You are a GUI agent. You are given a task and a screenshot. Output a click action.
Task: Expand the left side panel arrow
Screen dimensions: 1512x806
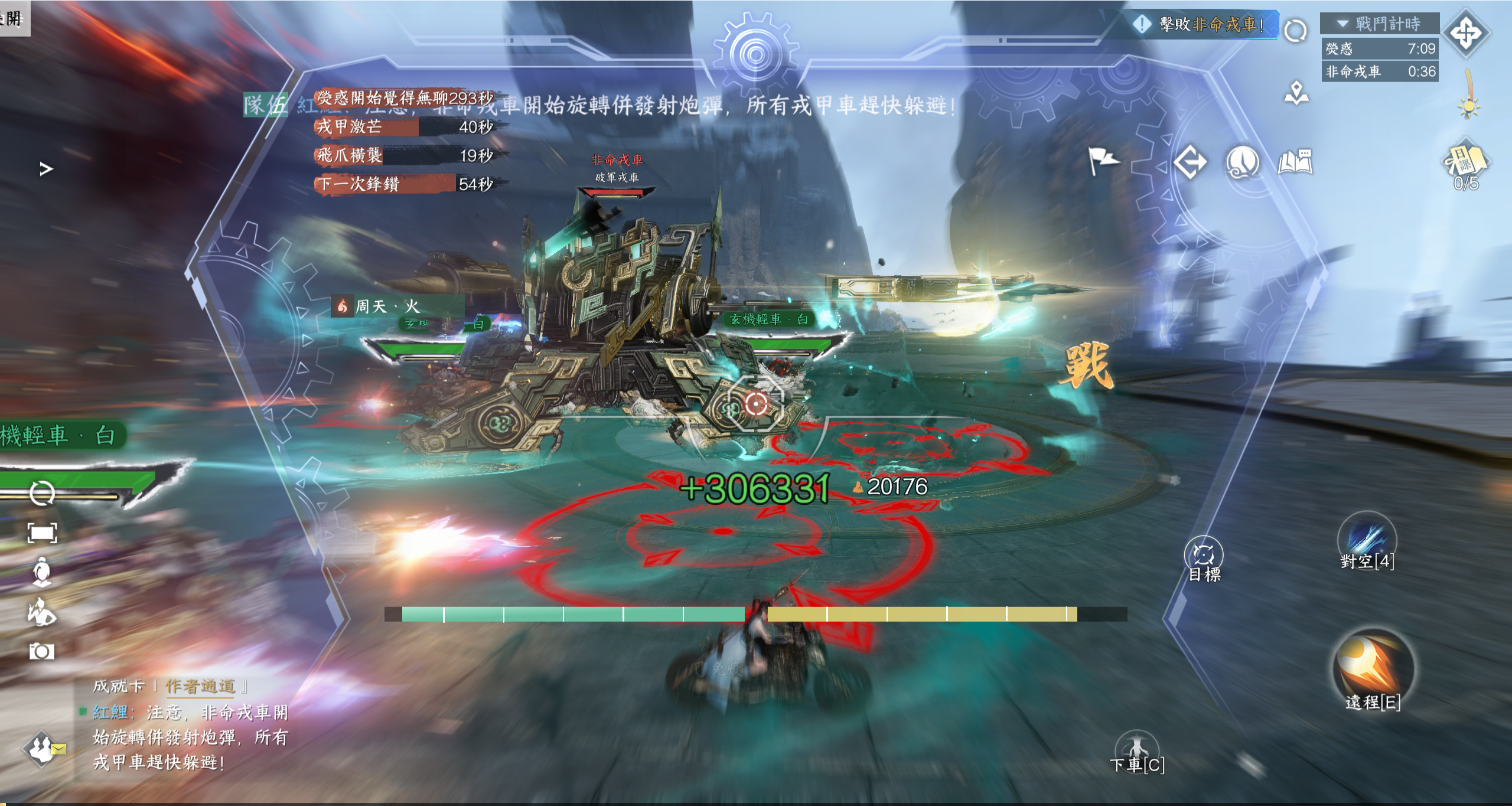point(46,169)
